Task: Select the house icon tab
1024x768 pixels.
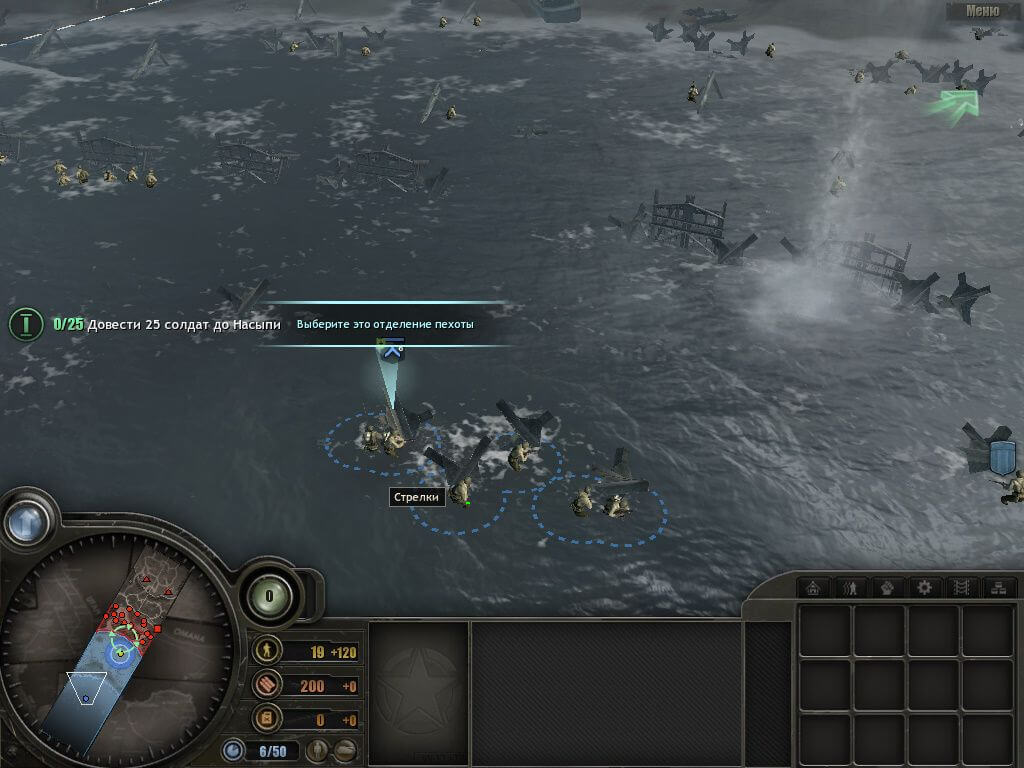Action: click(814, 587)
